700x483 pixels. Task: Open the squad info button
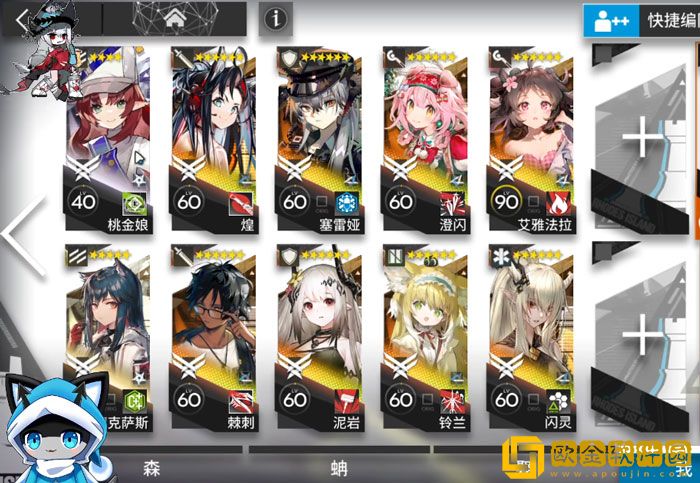click(x=275, y=17)
